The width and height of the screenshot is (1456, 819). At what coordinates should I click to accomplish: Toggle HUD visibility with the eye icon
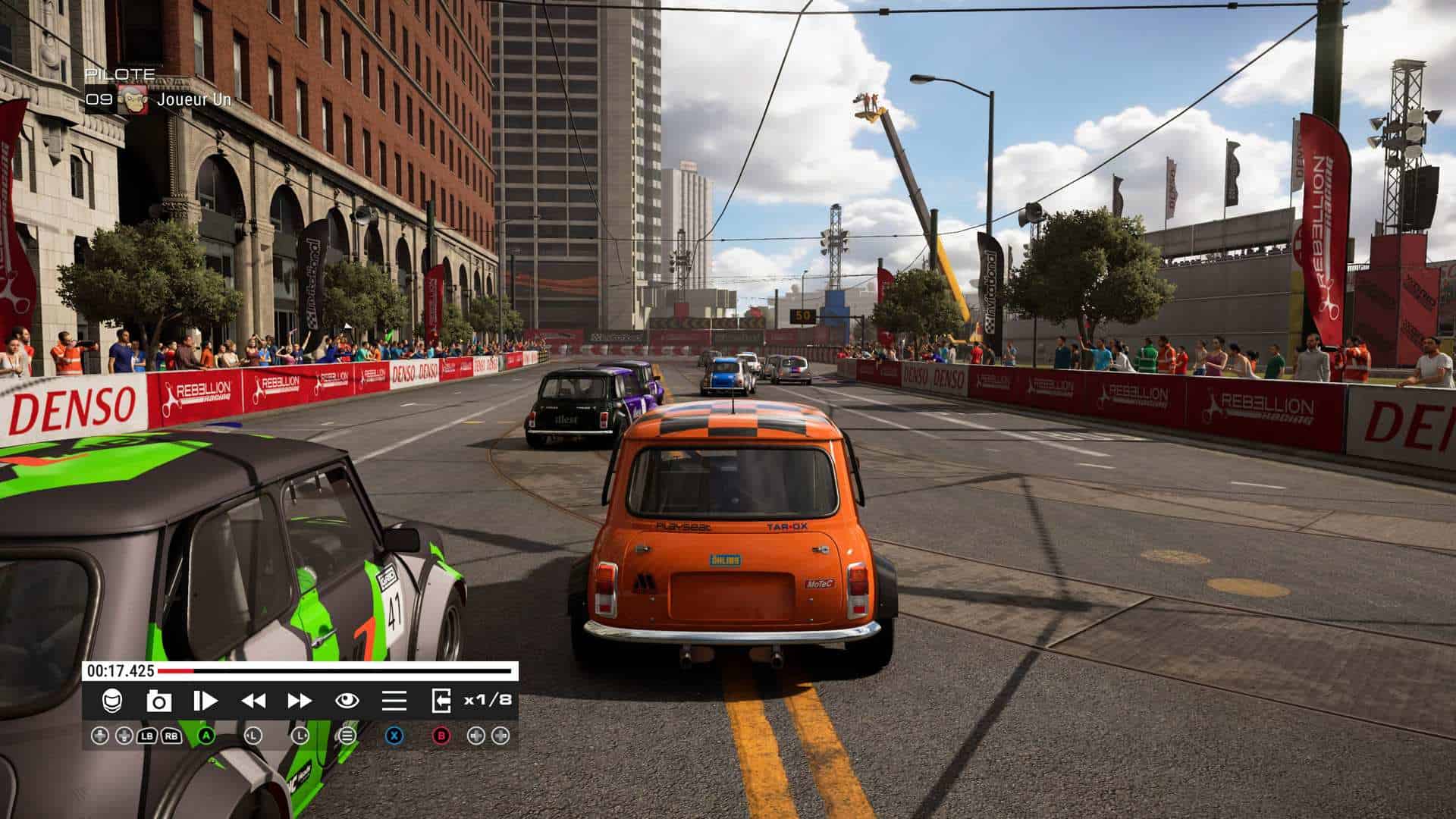click(347, 701)
